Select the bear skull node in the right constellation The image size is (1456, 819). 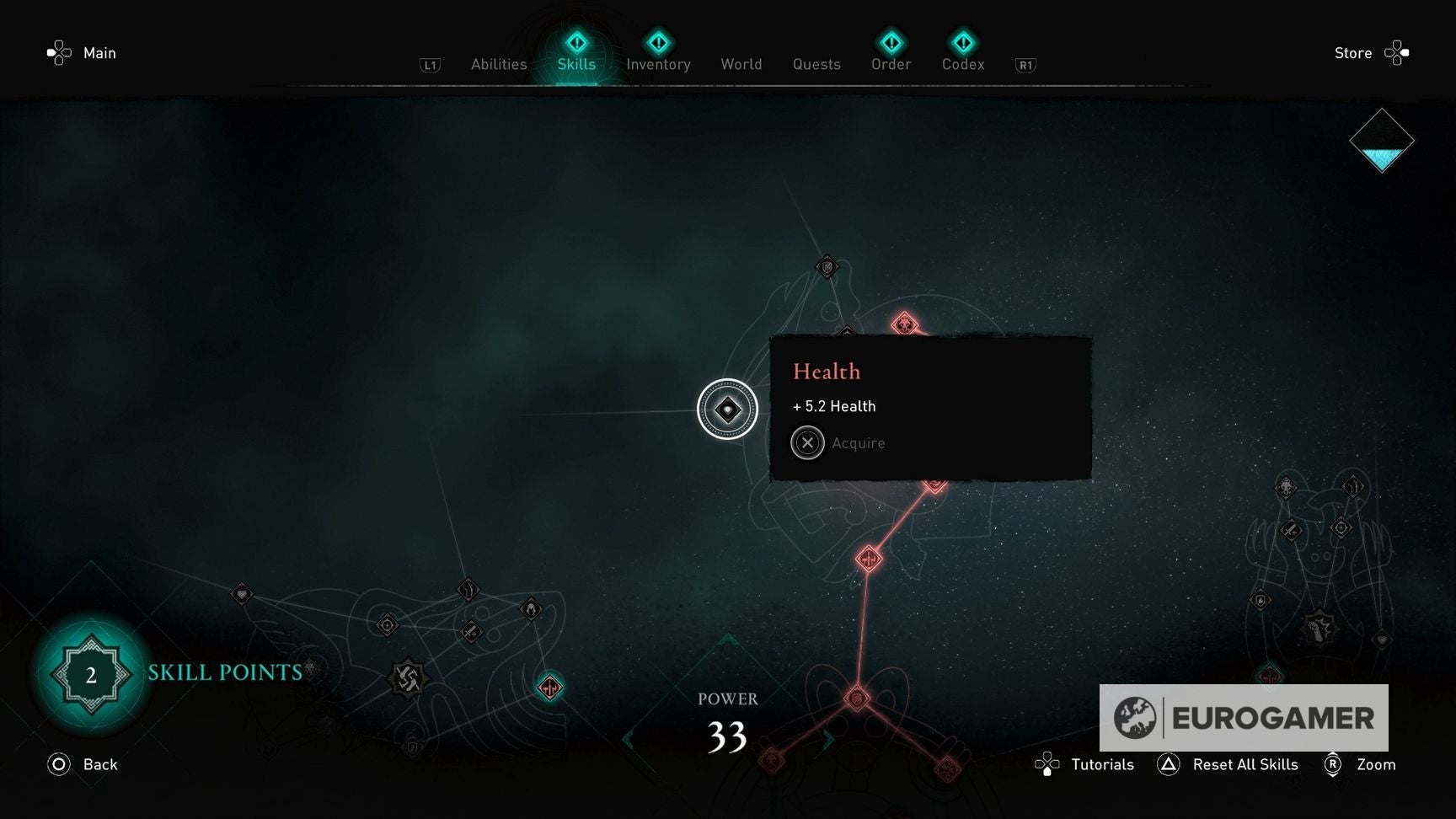click(1286, 487)
